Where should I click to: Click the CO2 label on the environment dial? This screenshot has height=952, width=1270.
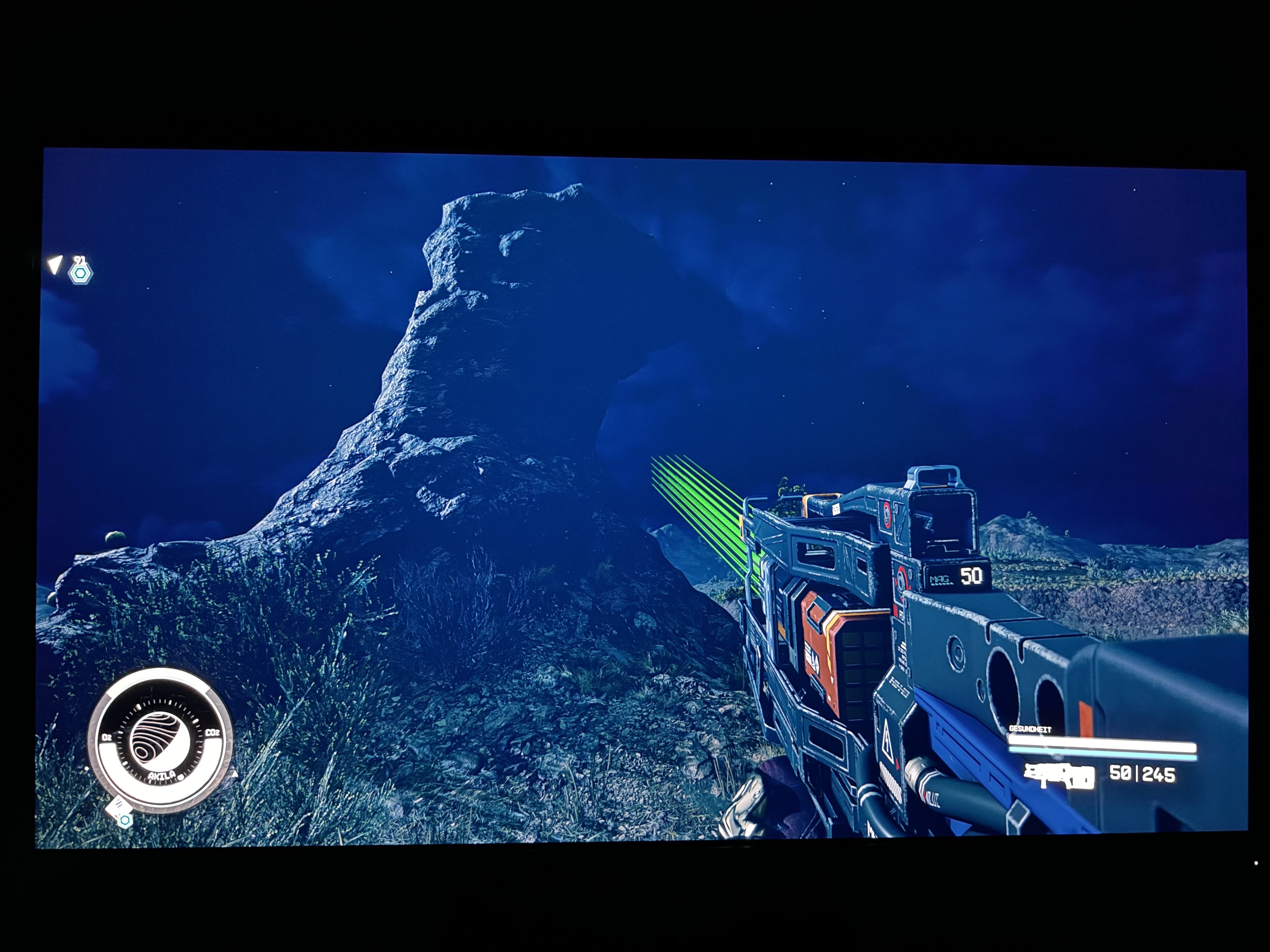tap(213, 733)
